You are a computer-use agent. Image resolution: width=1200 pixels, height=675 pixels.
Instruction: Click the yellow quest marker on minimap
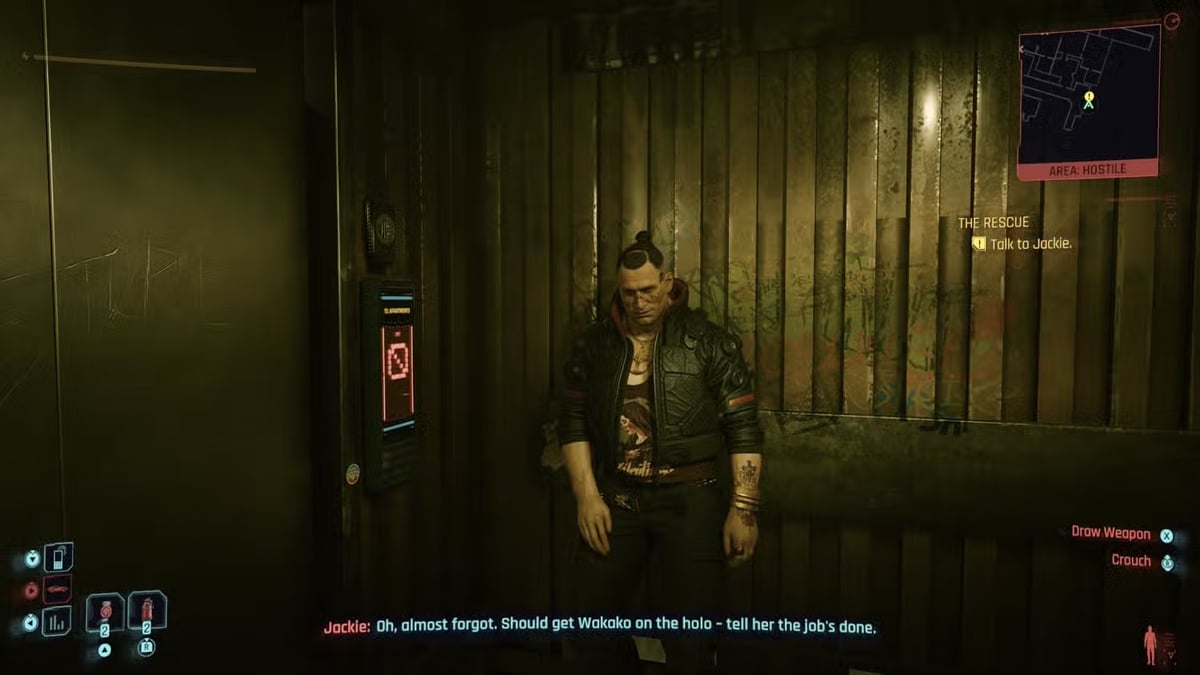[x=1089, y=99]
